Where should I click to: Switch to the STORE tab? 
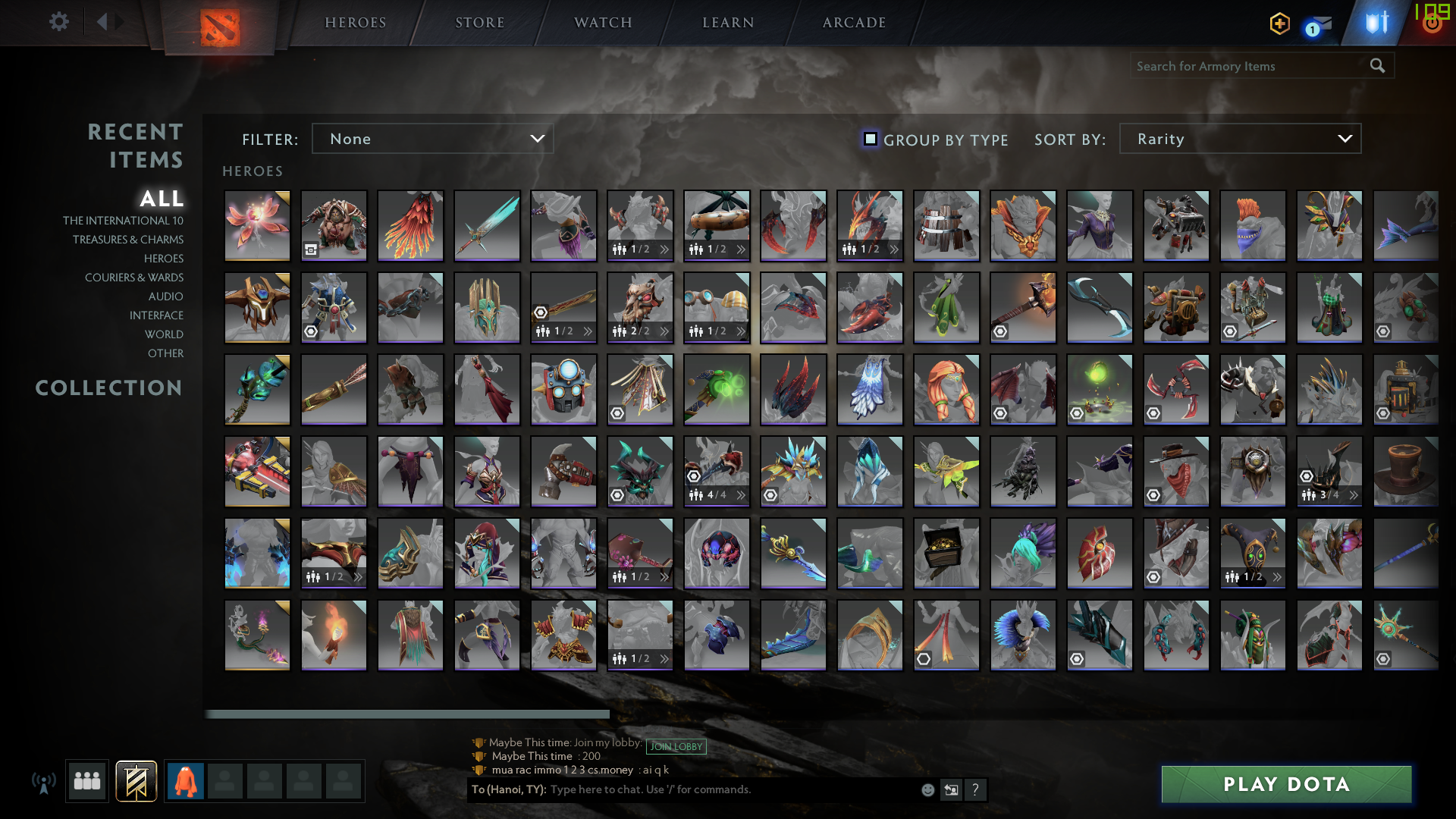click(479, 22)
